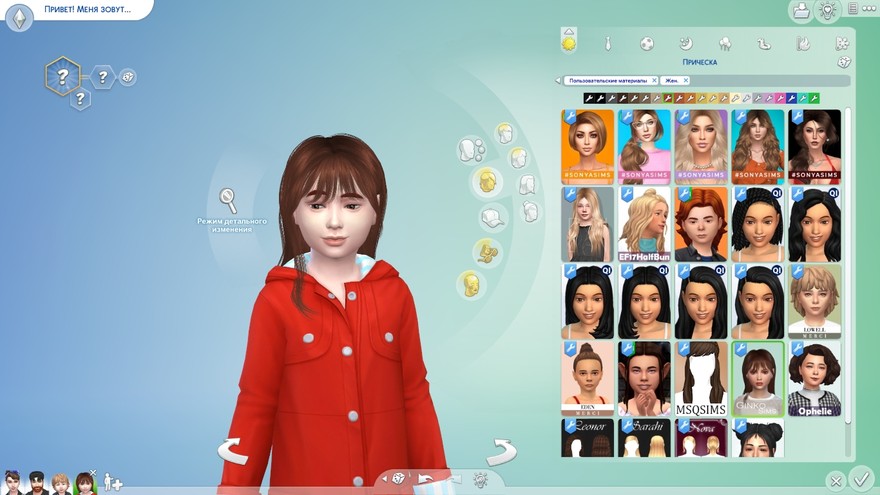This screenshot has height=495, width=880.
Task: Remove the 'Жен.' filter tag
Action: (x=687, y=80)
